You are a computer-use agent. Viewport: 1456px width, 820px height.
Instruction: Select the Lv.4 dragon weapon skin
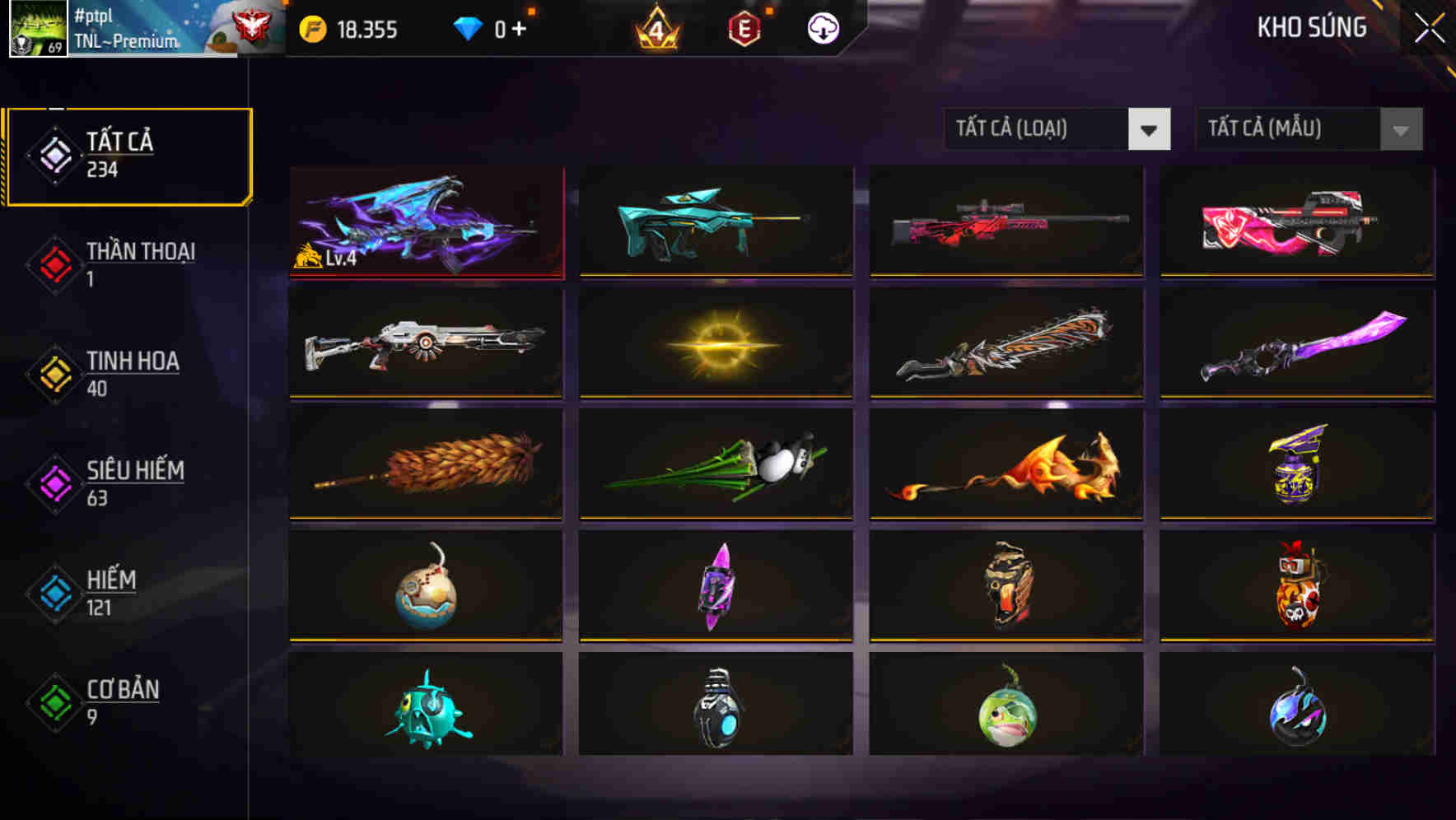[425, 222]
